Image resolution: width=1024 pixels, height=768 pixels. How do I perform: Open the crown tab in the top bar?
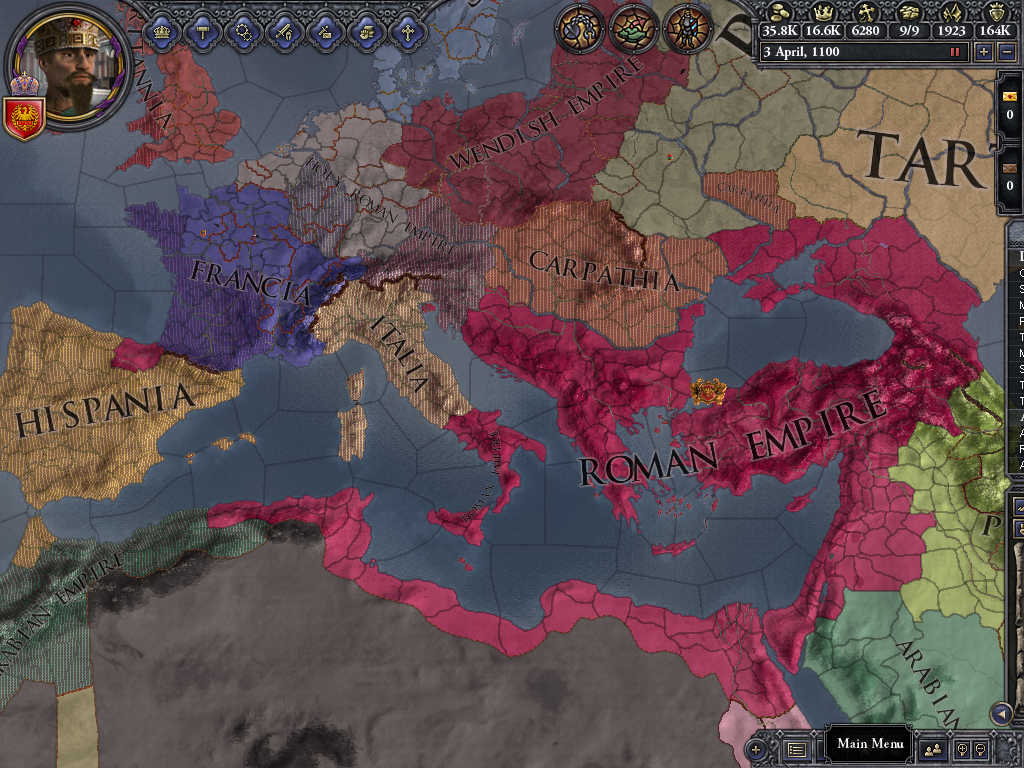162,31
